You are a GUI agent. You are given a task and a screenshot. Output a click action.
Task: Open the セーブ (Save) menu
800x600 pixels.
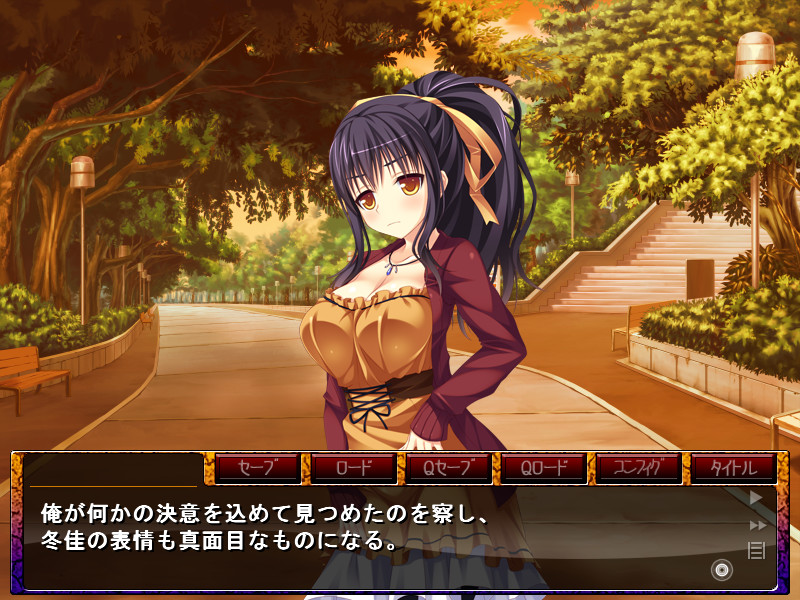(x=258, y=467)
